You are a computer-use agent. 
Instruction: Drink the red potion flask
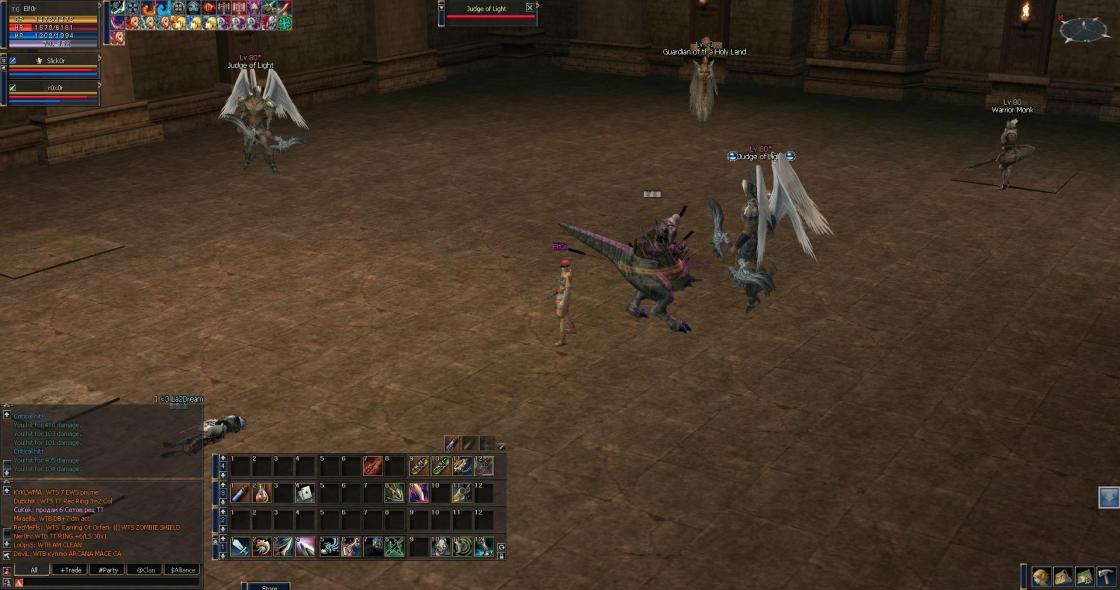[x=262, y=493]
